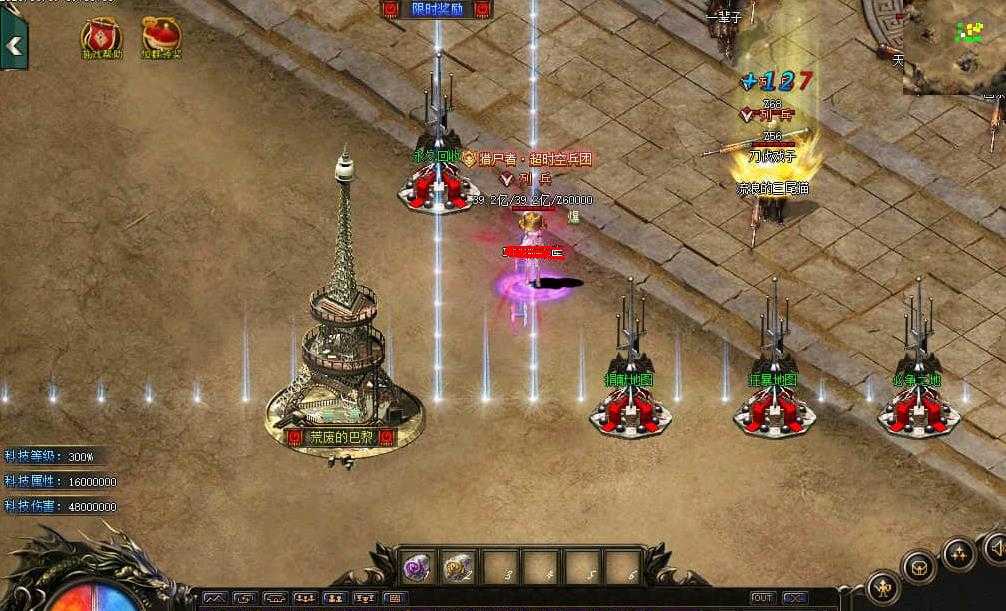This screenshot has height=611, width=1006.
Task: Use the golden swirl item in slot 2
Action: tap(458, 567)
